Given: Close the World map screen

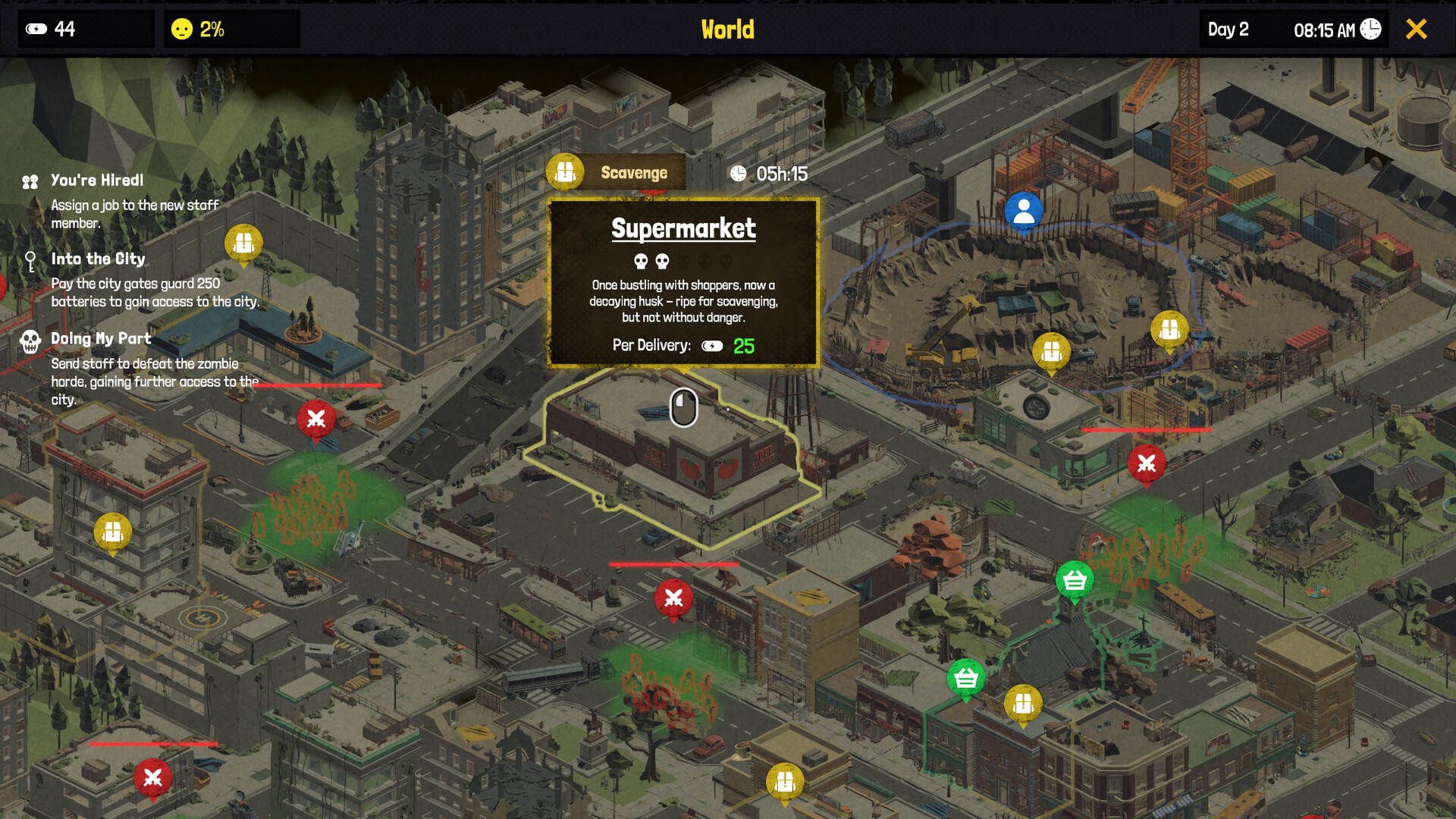Looking at the screenshot, I should (x=1416, y=30).
